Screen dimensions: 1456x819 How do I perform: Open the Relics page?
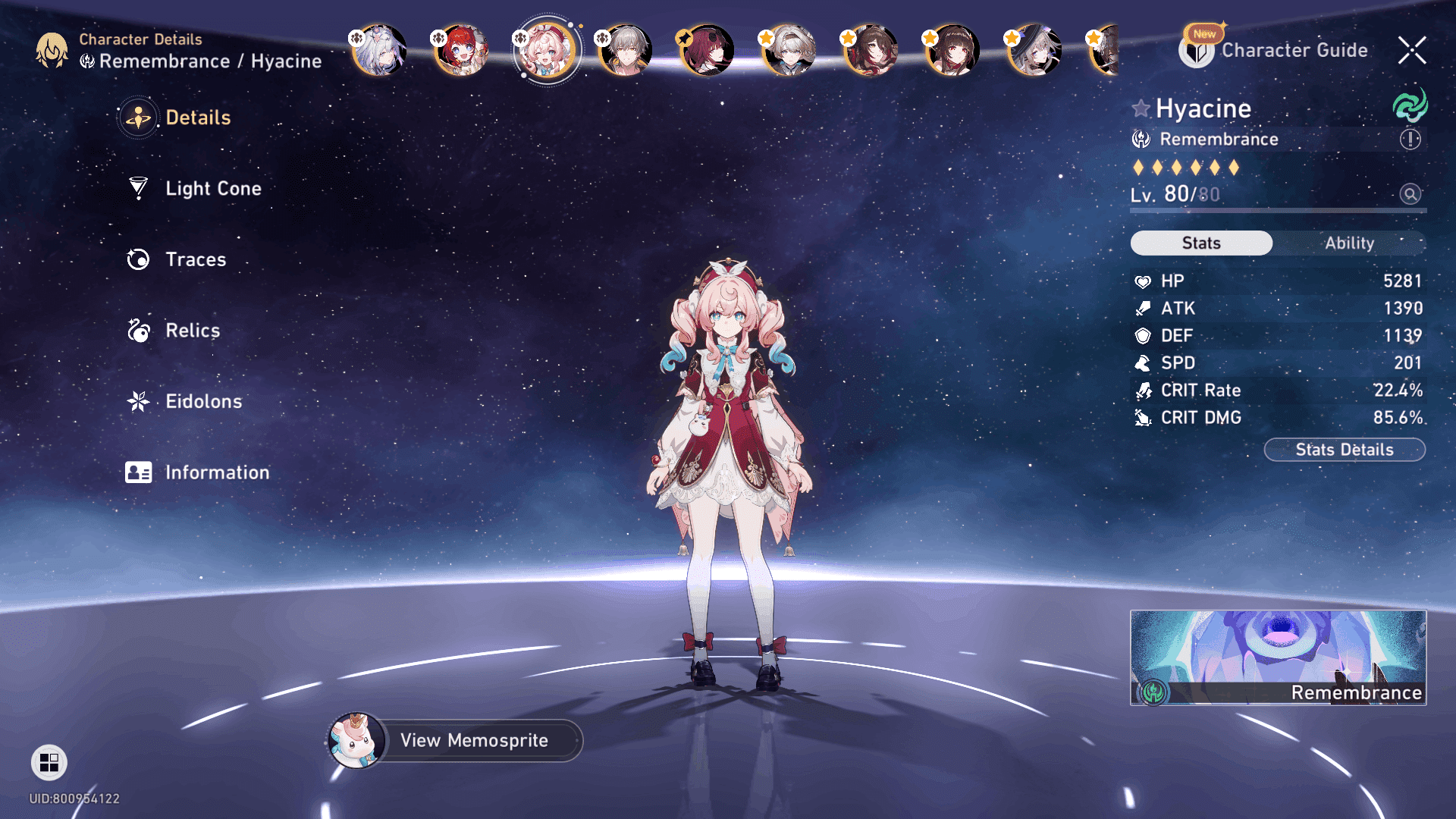click(x=192, y=331)
